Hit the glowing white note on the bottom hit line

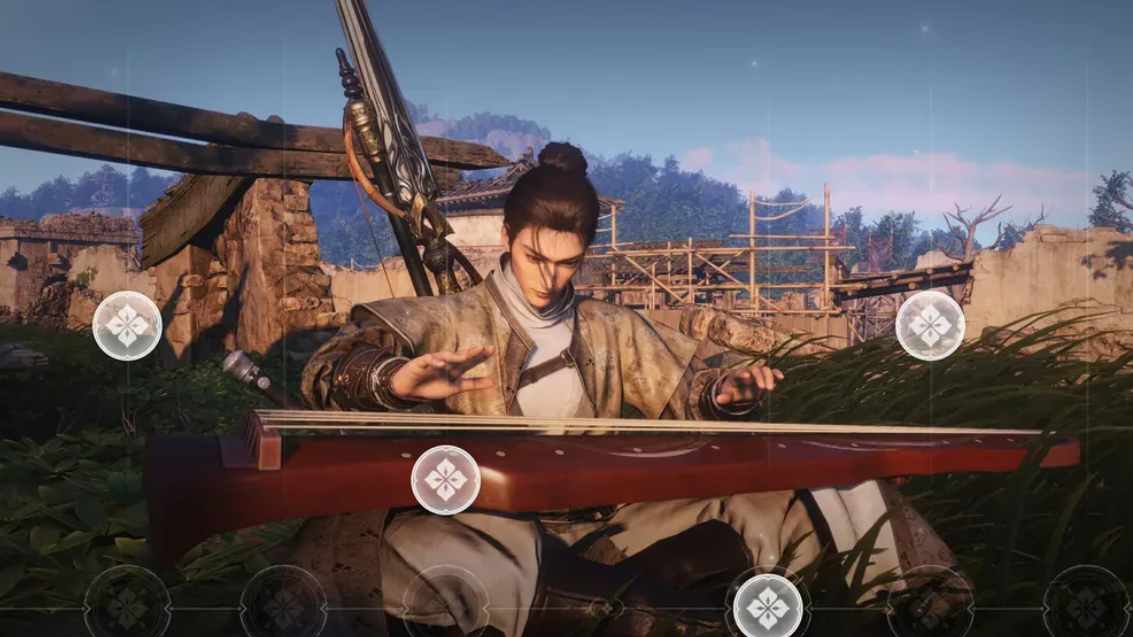768,606
